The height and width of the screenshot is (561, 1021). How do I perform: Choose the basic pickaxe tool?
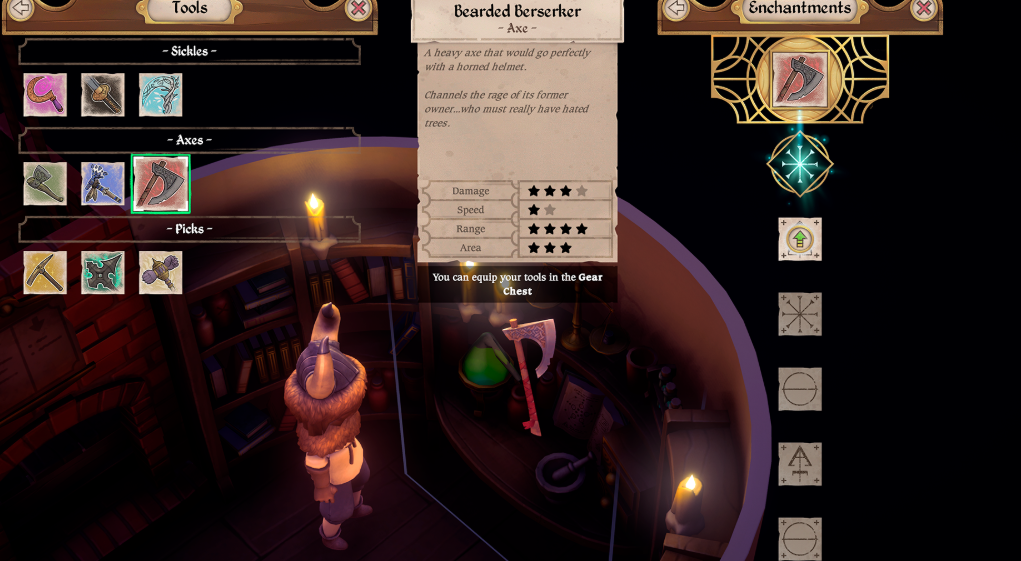[45, 272]
